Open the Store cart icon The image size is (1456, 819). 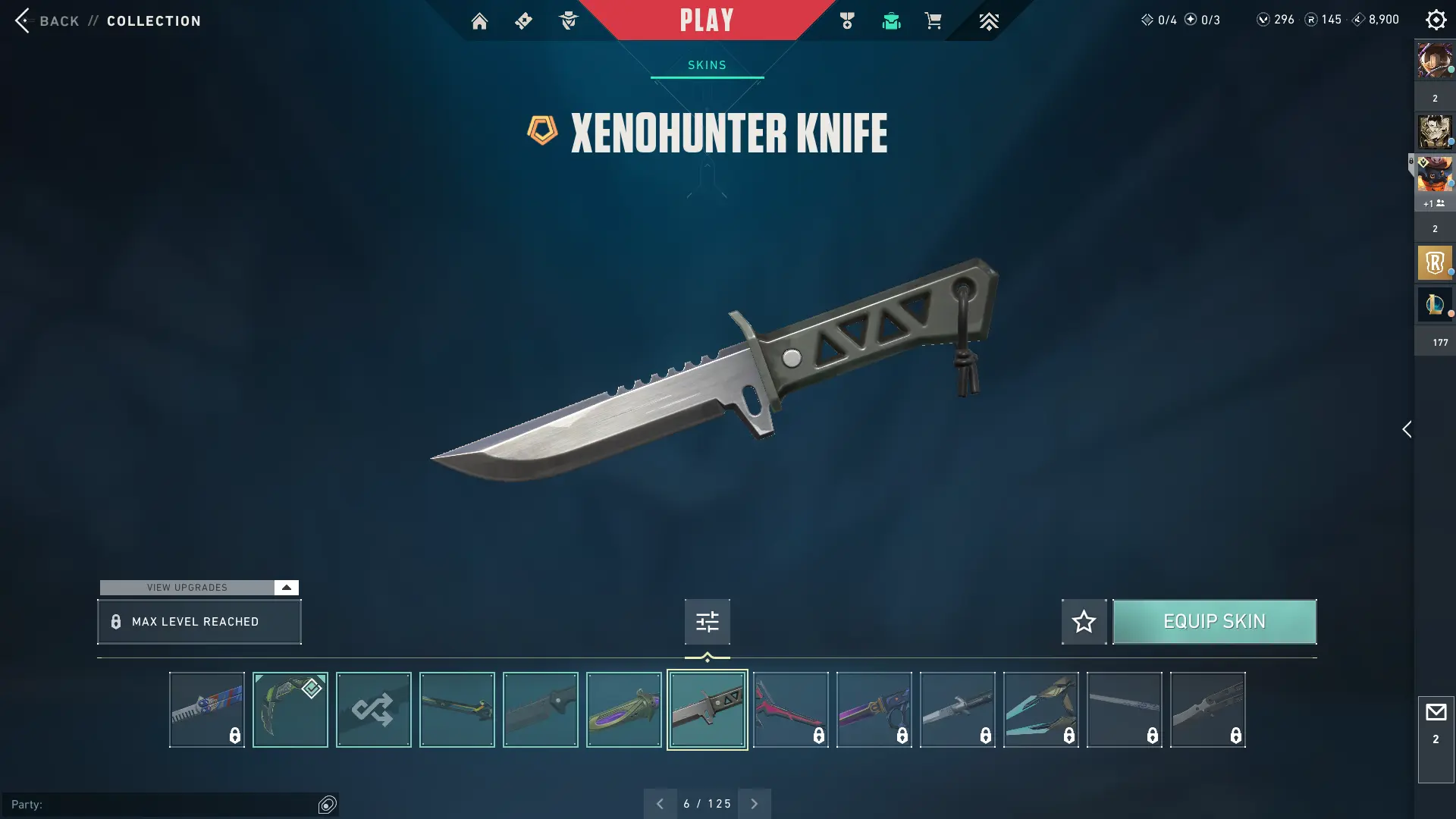coord(934,20)
